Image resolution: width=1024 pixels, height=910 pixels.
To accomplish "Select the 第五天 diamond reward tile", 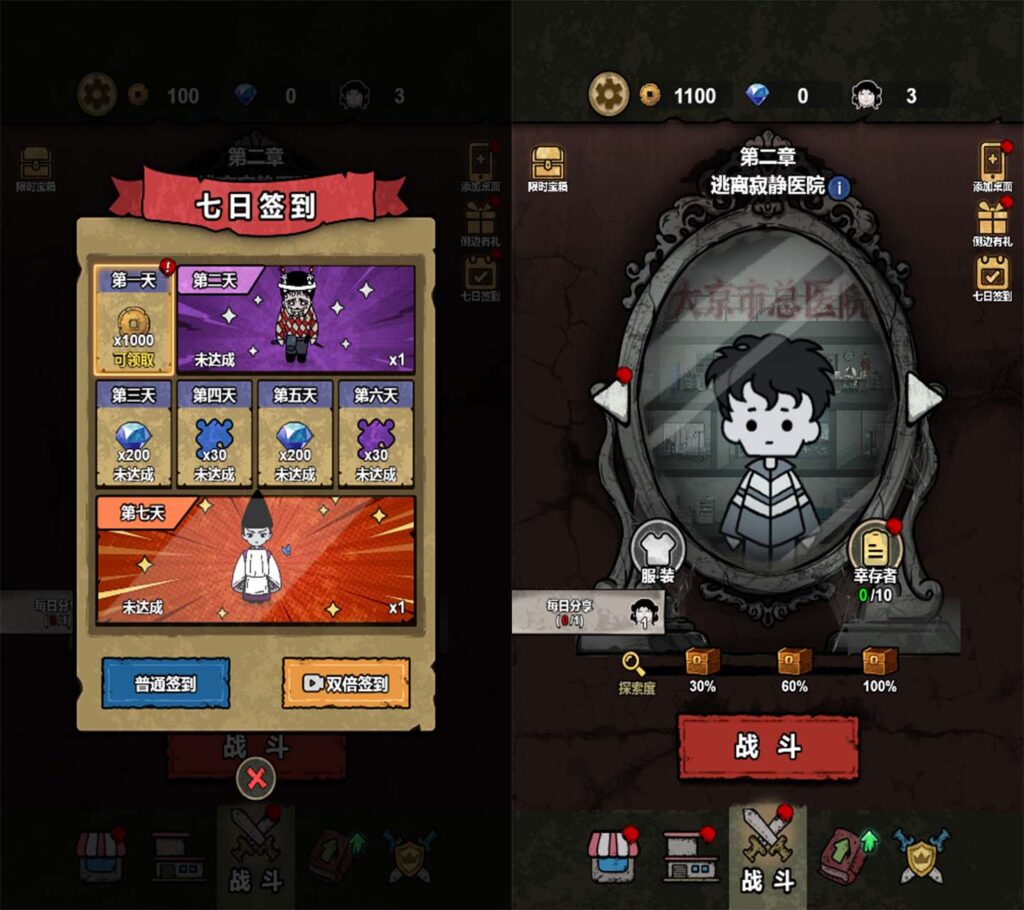I will [296, 434].
